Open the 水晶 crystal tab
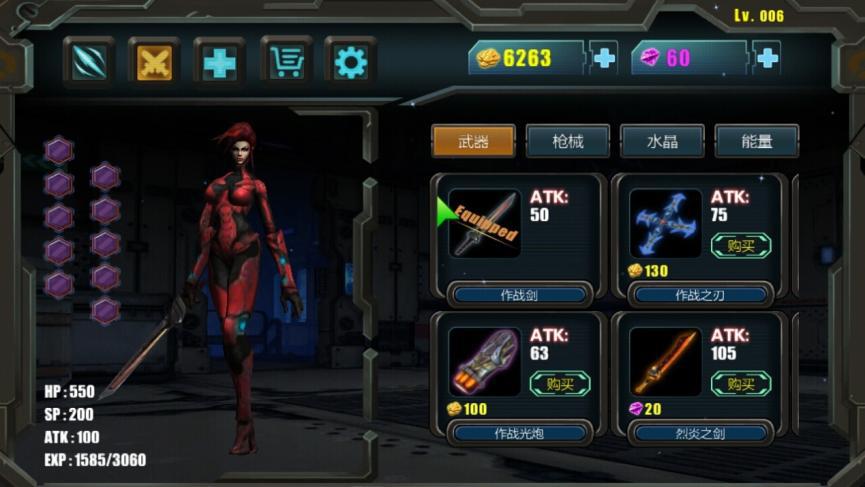This screenshot has height=487, width=865. coord(662,141)
